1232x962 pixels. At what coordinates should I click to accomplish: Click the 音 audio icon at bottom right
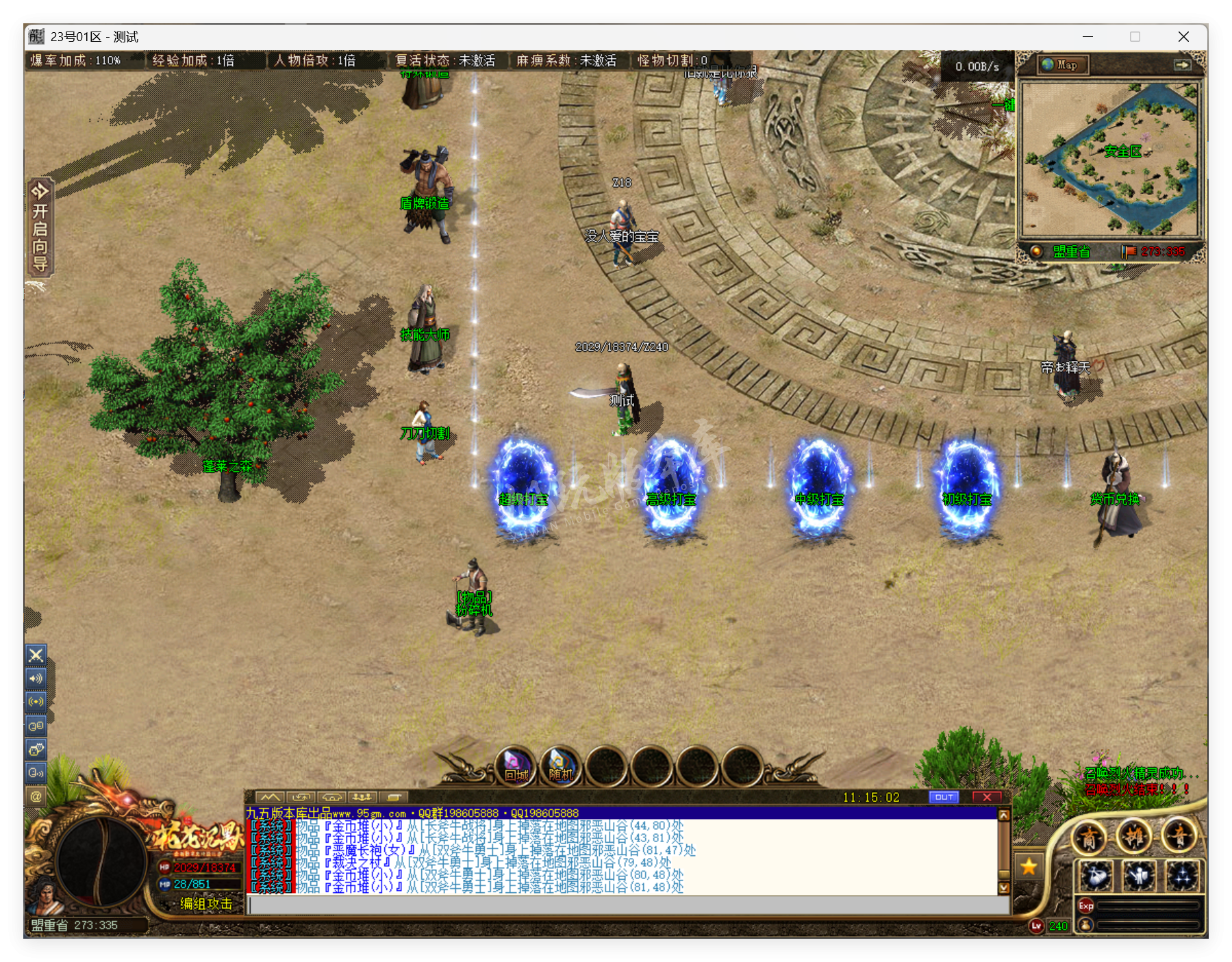(1180, 837)
